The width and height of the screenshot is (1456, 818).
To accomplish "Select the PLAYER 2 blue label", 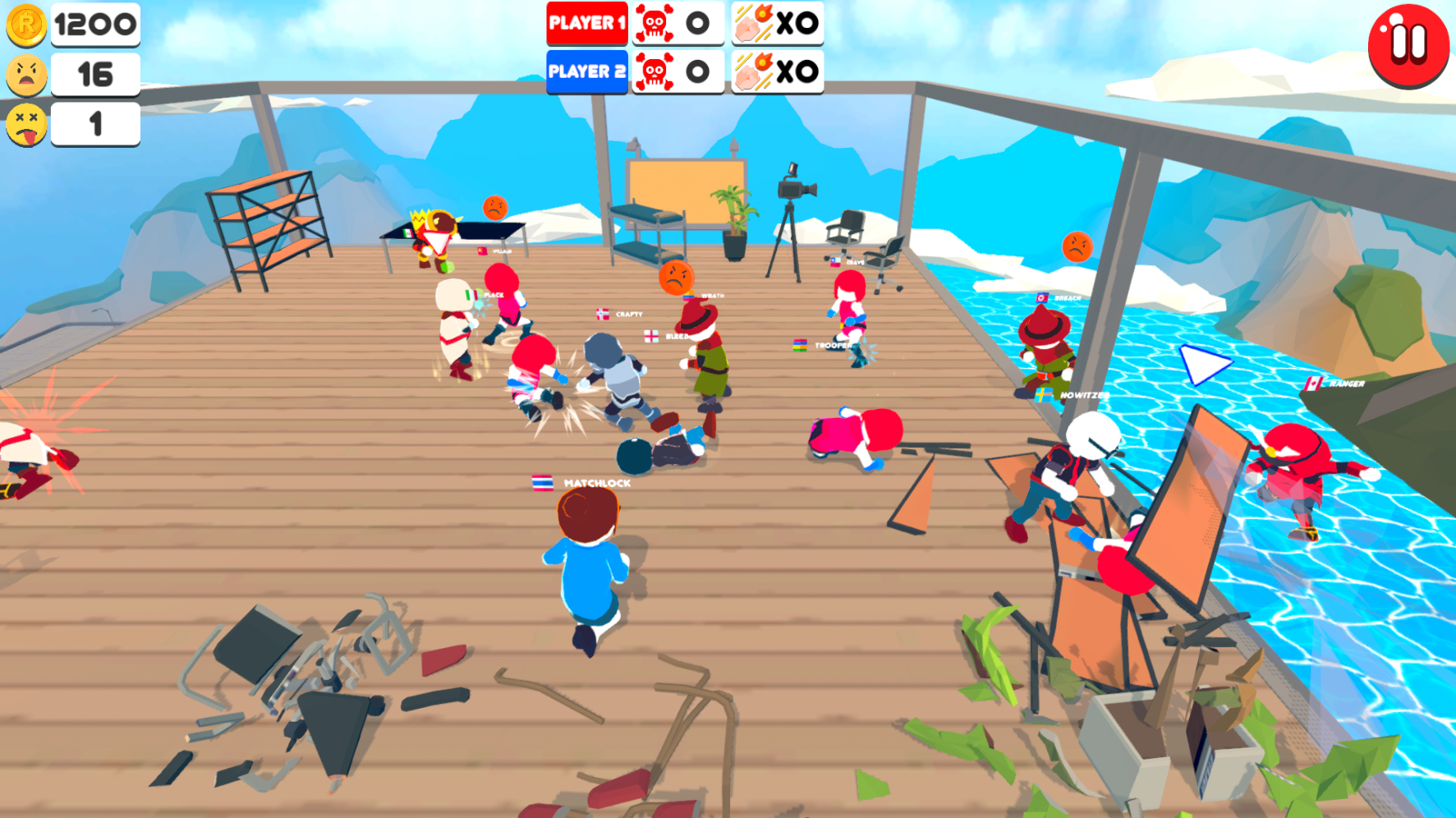I will 587,72.
